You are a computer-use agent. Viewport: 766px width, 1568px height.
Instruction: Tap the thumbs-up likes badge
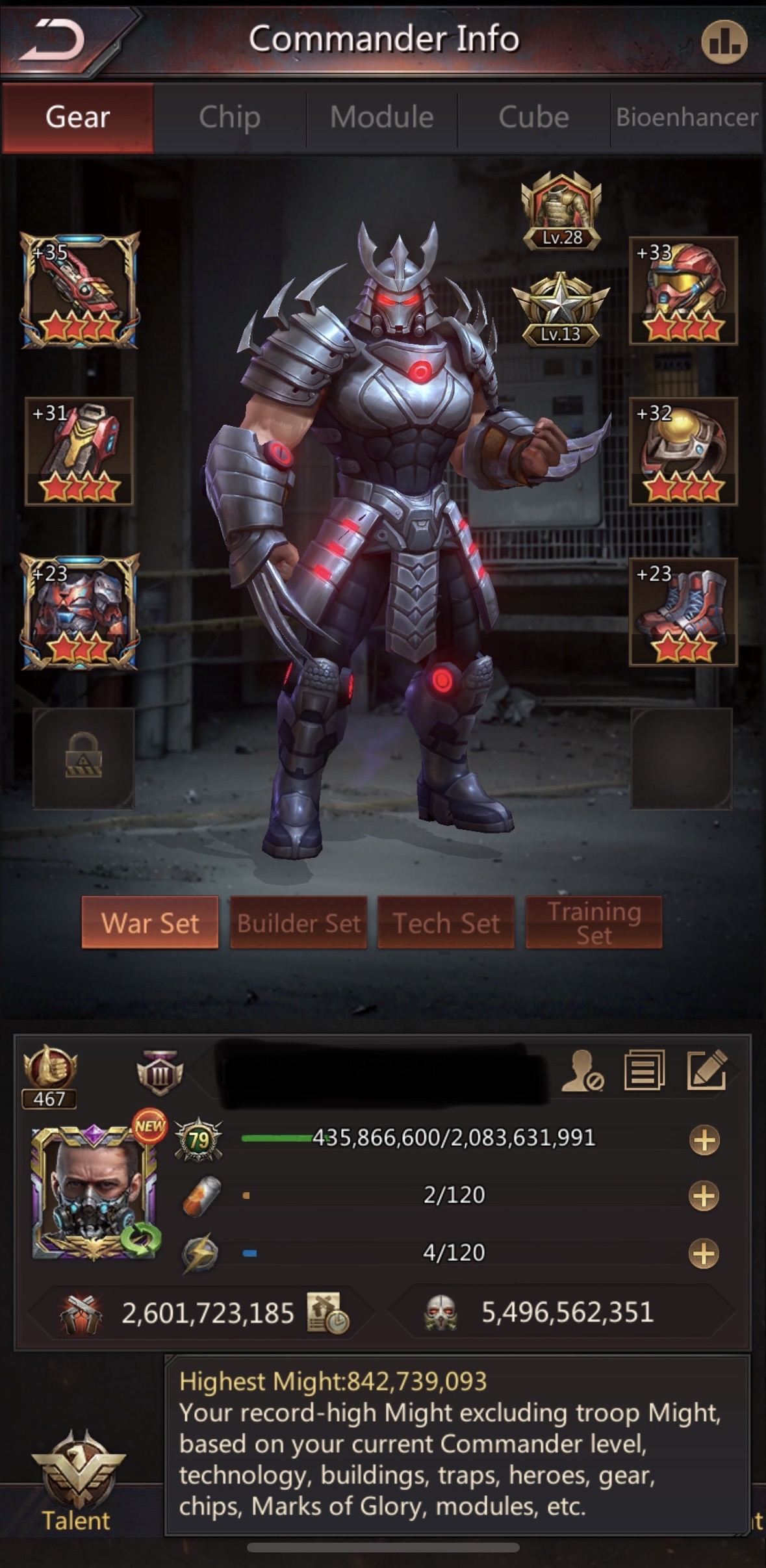point(50,1075)
